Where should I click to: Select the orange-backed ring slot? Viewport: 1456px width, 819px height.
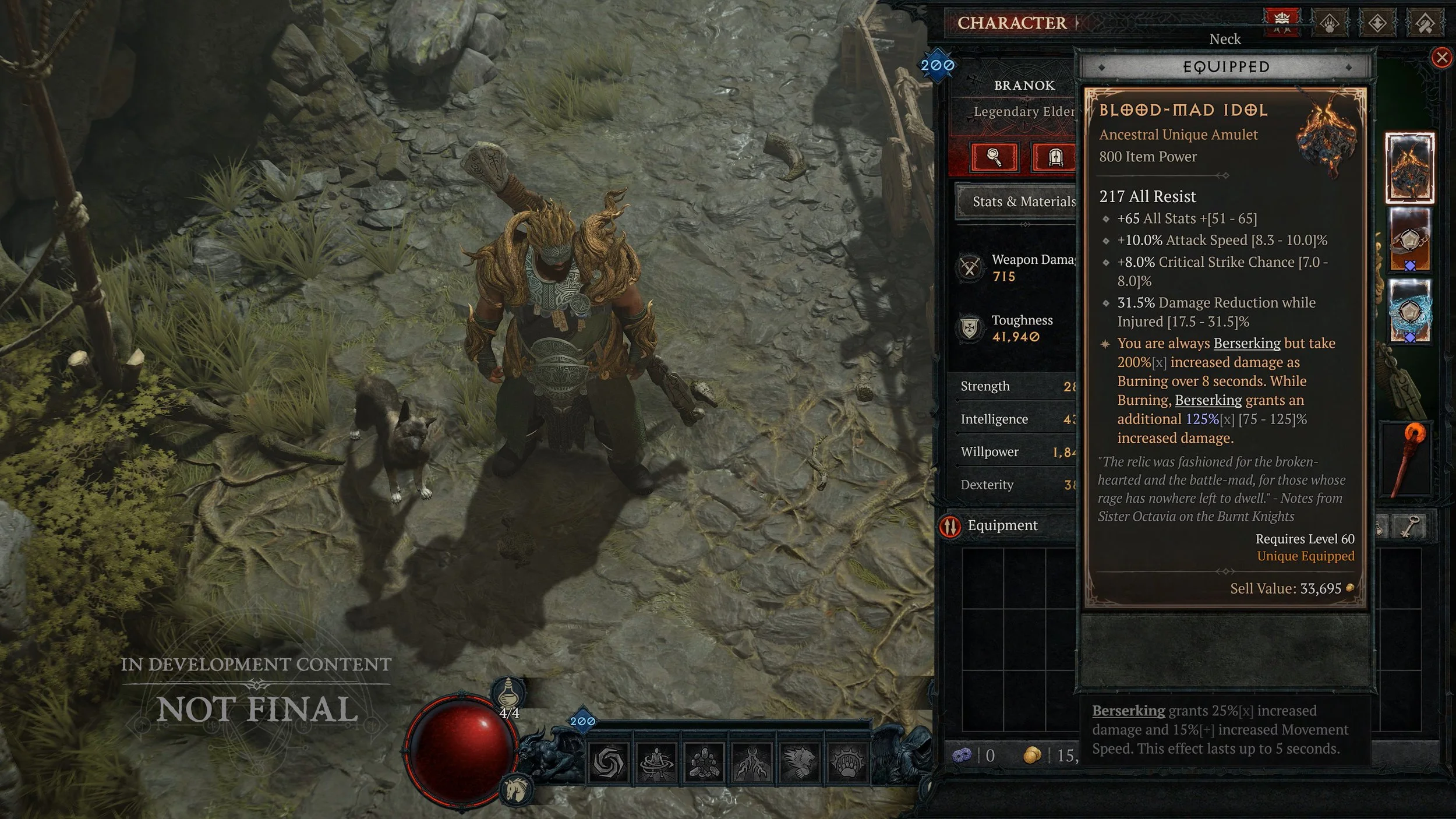pyautogui.click(x=1409, y=240)
